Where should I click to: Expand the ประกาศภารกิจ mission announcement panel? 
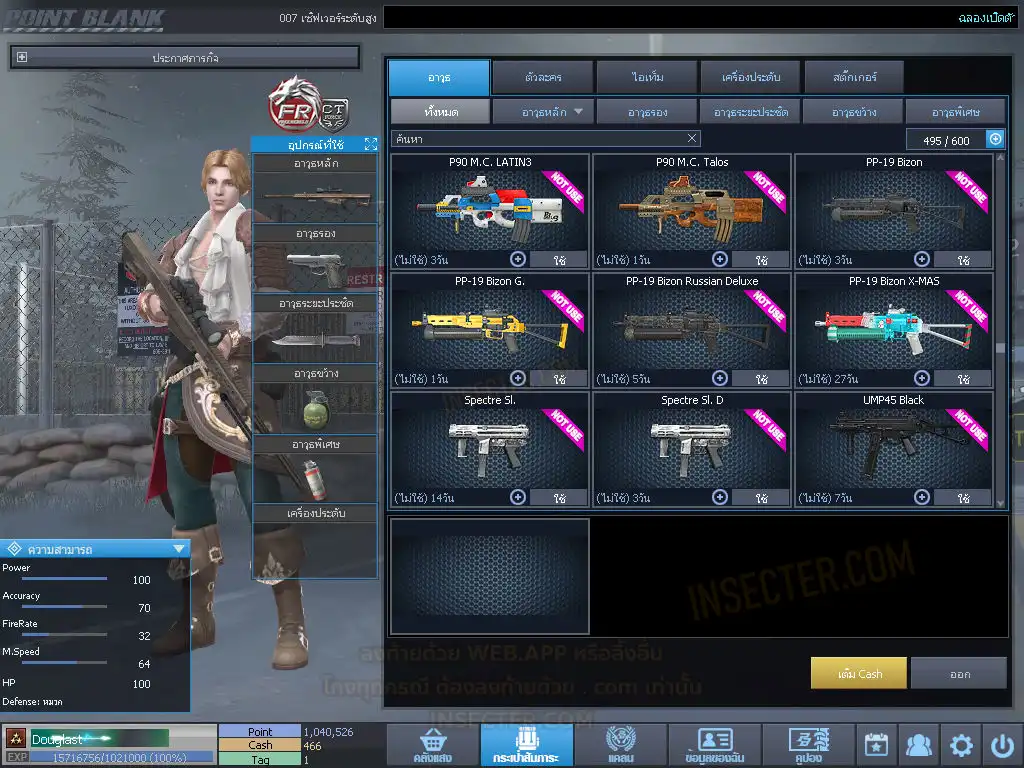click(x=22, y=58)
